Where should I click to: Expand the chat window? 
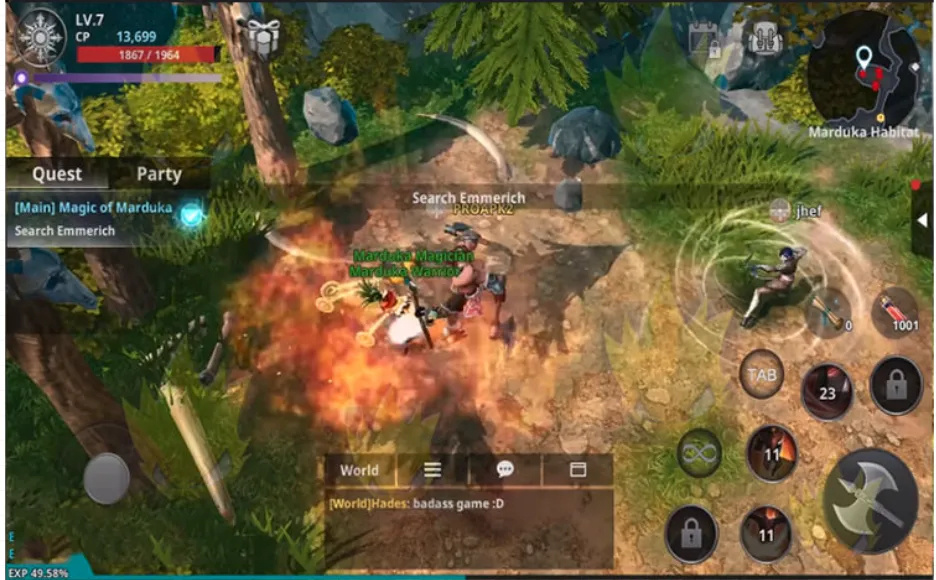click(577, 470)
